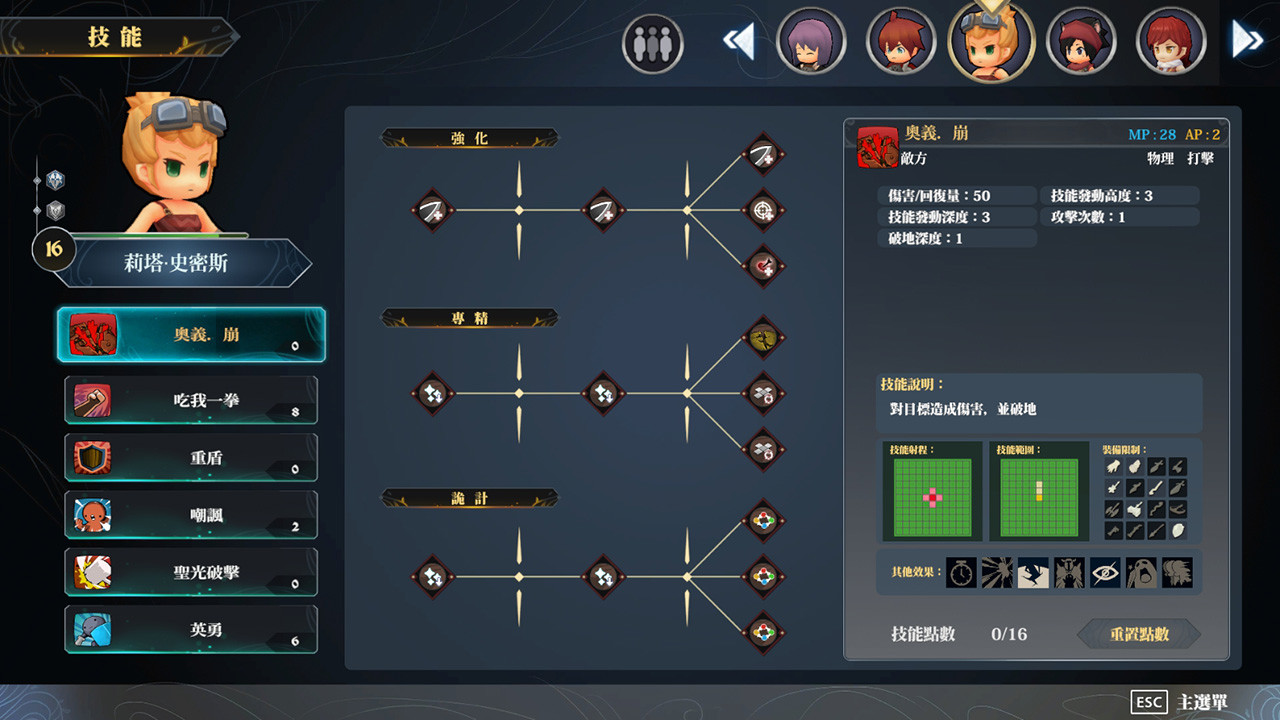Select the stopwatch icon under 其他效果

(960, 572)
